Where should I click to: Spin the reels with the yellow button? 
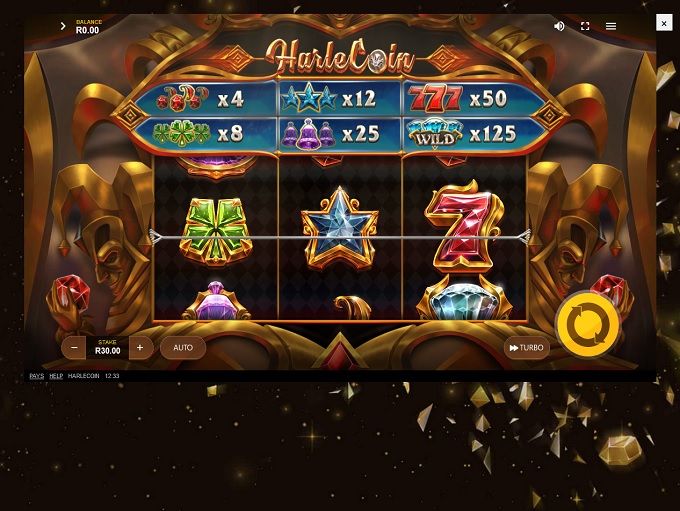tap(587, 325)
